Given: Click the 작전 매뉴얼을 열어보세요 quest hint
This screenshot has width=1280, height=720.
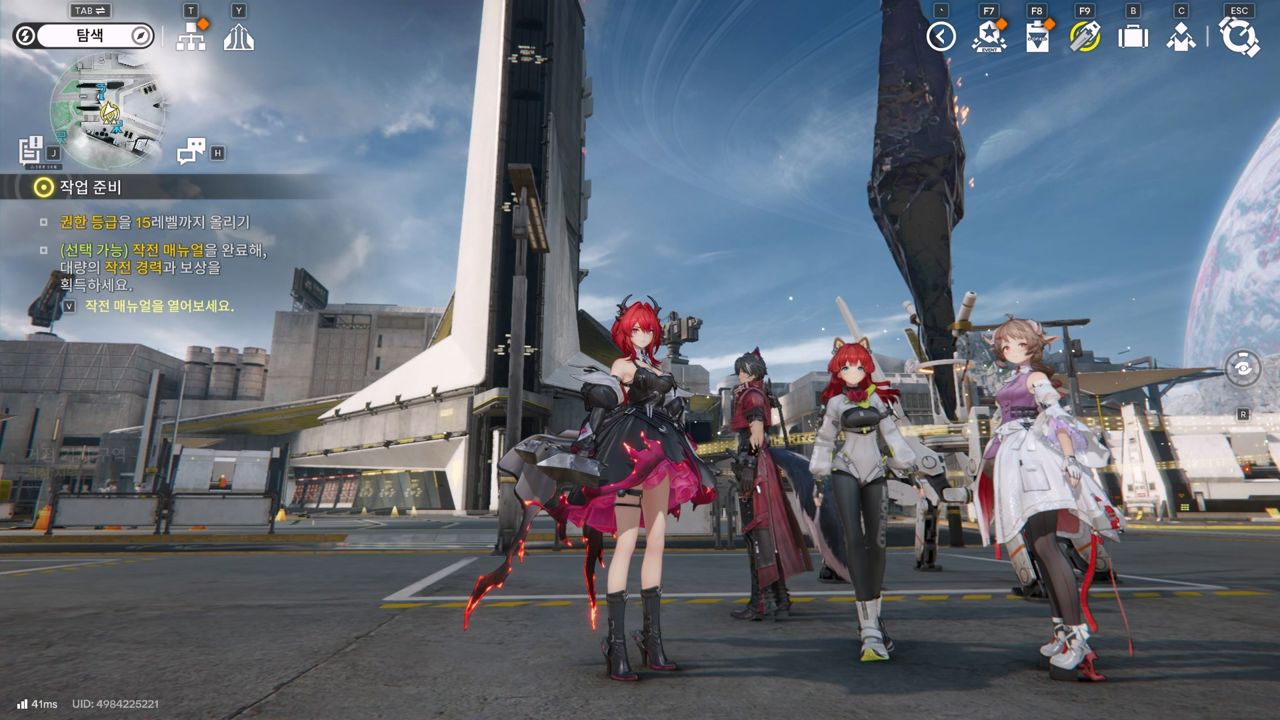Looking at the screenshot, I should point(159,306).
